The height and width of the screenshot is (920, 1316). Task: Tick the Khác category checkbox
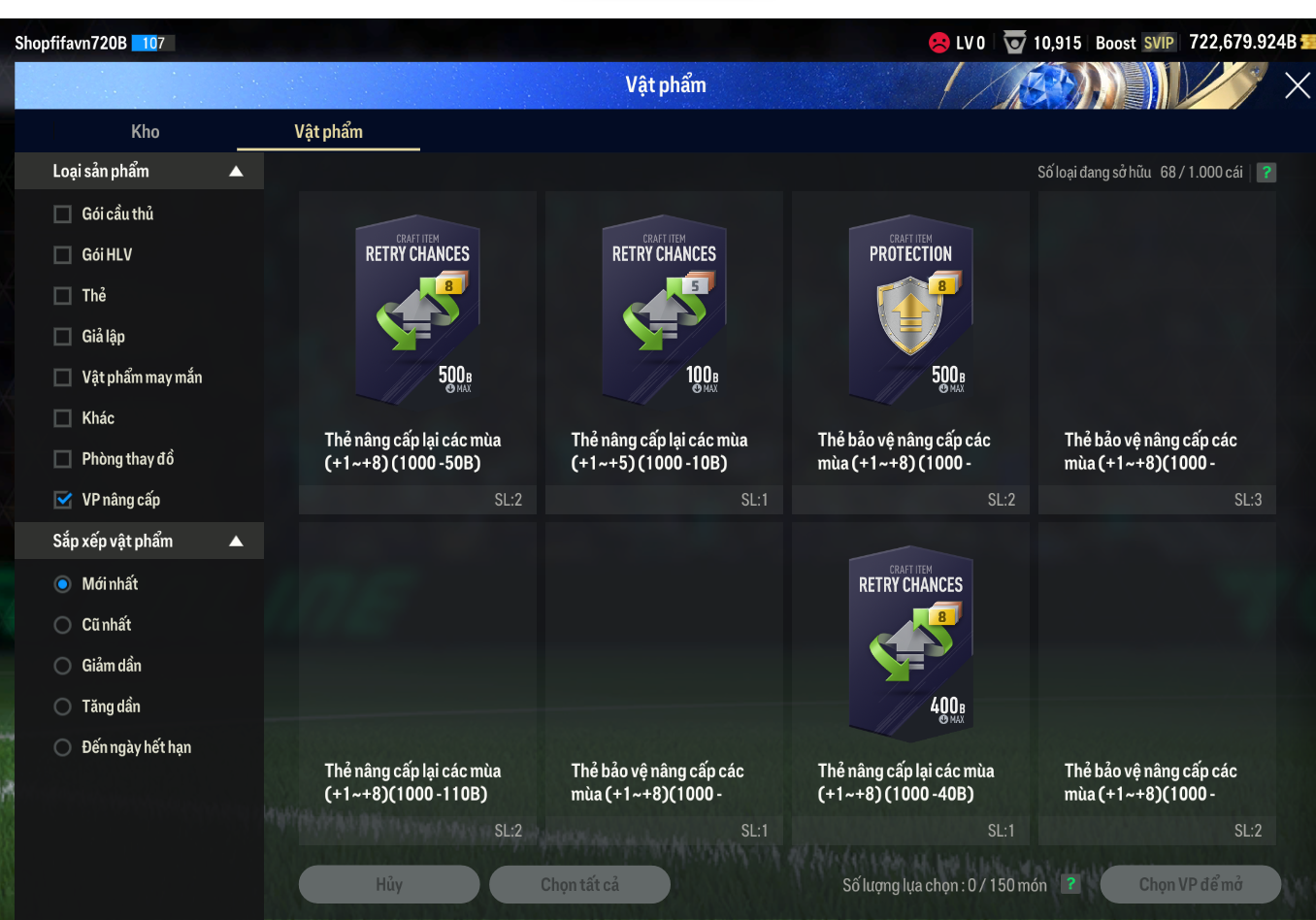63,418
